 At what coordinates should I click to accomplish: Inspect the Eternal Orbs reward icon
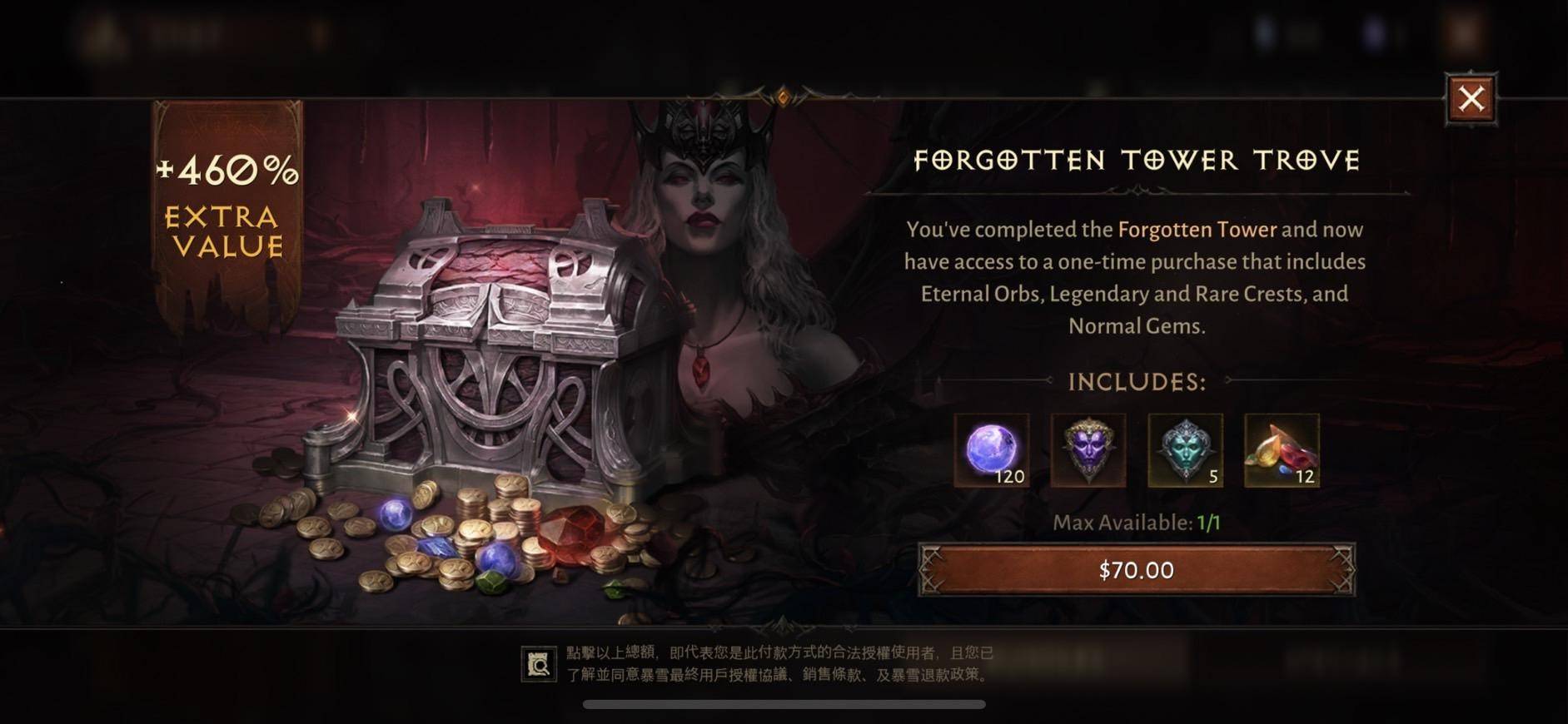click(x=991, y=450)
